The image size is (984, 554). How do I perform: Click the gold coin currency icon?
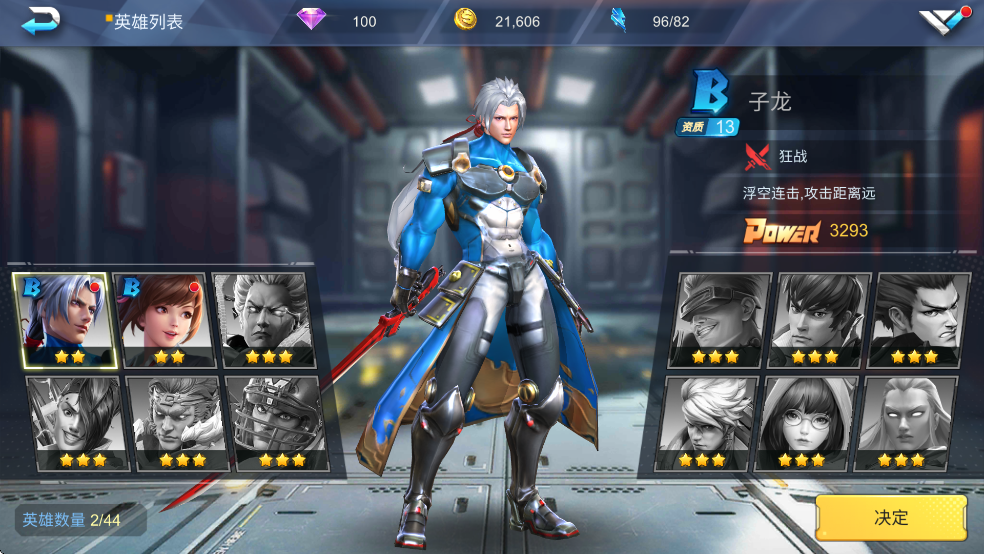click(465, 20)
